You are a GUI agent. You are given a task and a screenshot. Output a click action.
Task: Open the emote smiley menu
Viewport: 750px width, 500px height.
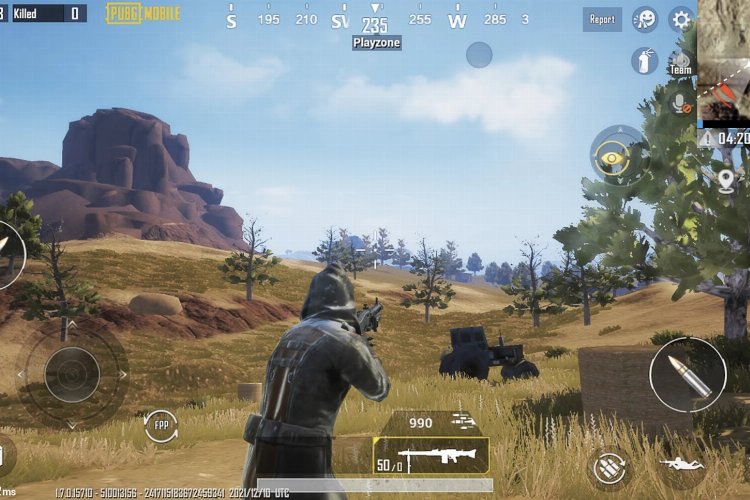coord(645,20)
